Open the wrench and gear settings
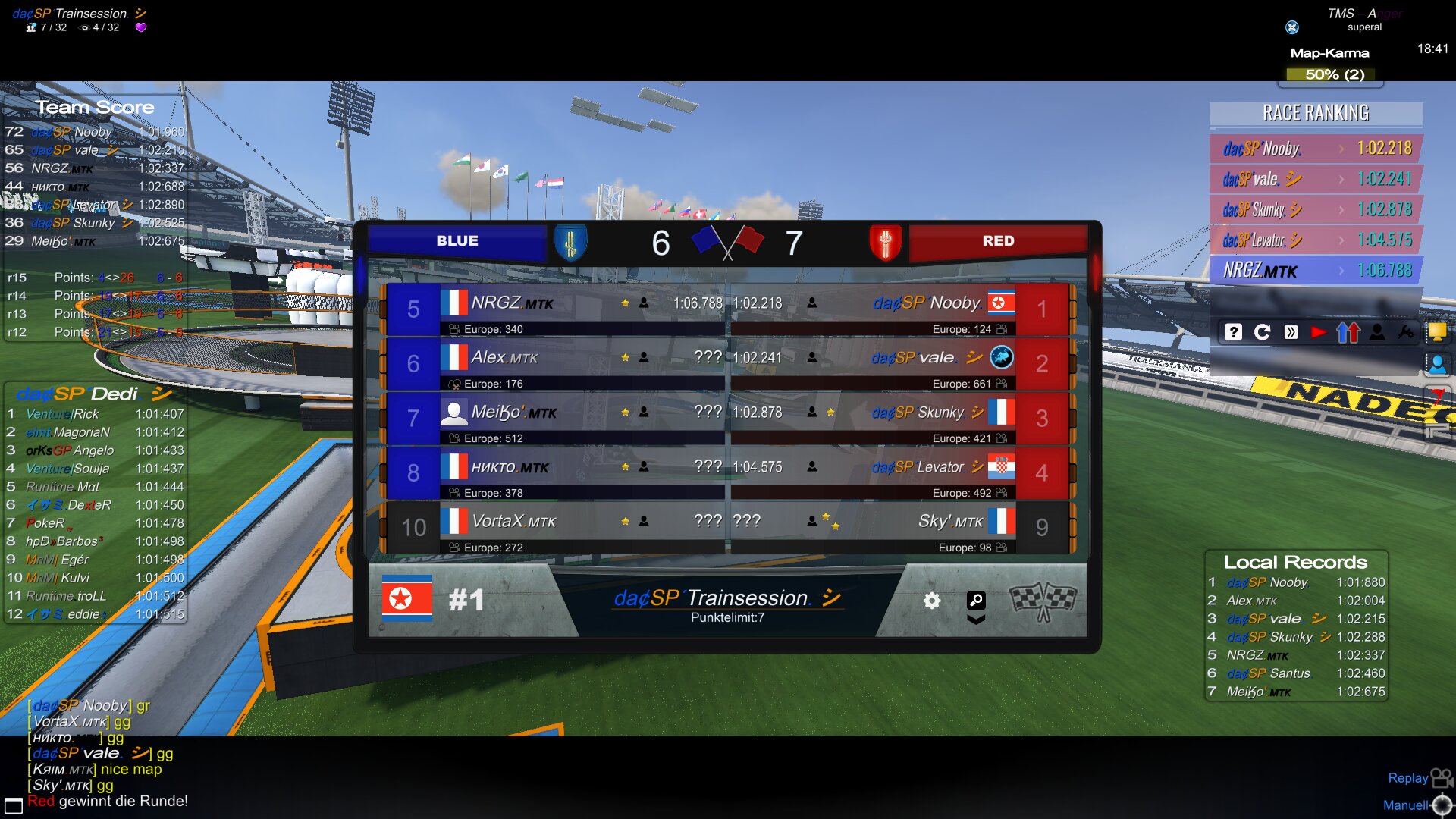The height and width of the screenshot is (819, 1456). (x=1405, y=332)
